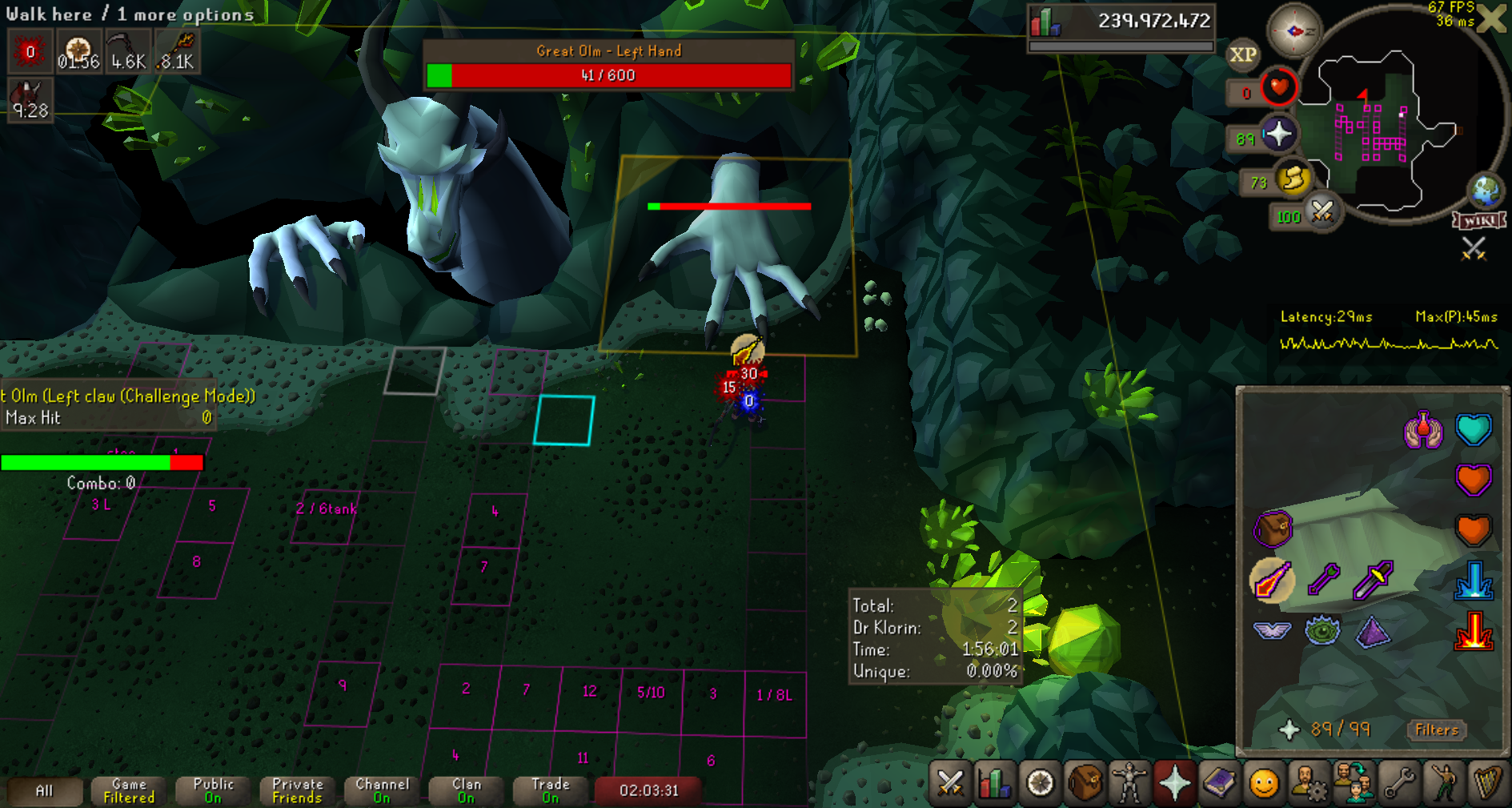Select the Clan chat filter tab
The height and width of the screenshot is (808, 1512).
coord(467,790)
